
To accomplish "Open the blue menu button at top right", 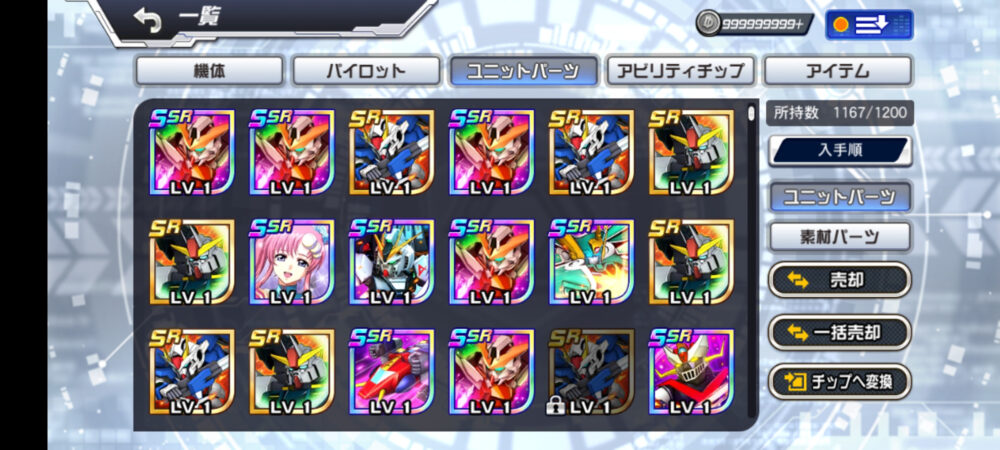I will point(869,24).
